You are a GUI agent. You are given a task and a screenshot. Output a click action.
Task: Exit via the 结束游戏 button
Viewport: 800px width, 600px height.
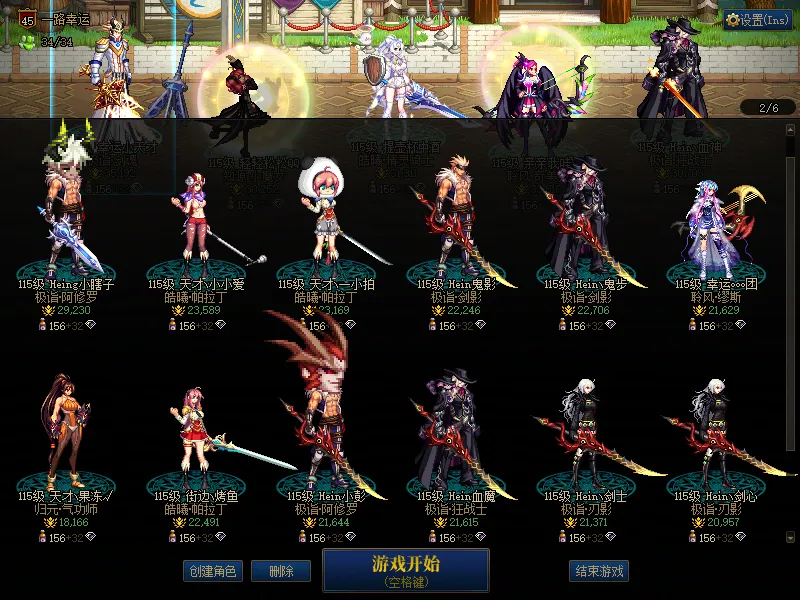pos(598,571)
